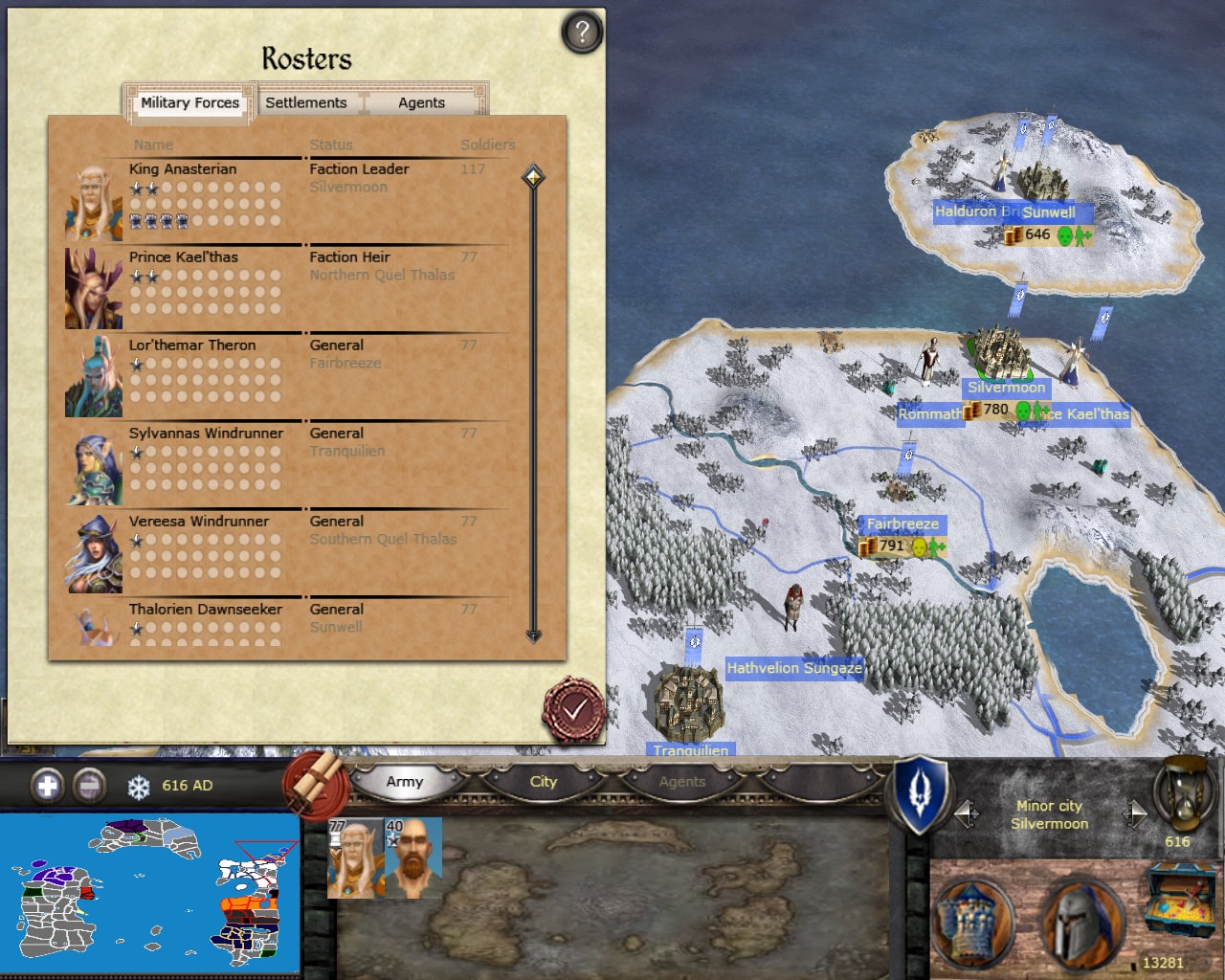End turn with the hourglass button
The width and height of the screenshot is (1225, 980).
tap(1183, 793)
